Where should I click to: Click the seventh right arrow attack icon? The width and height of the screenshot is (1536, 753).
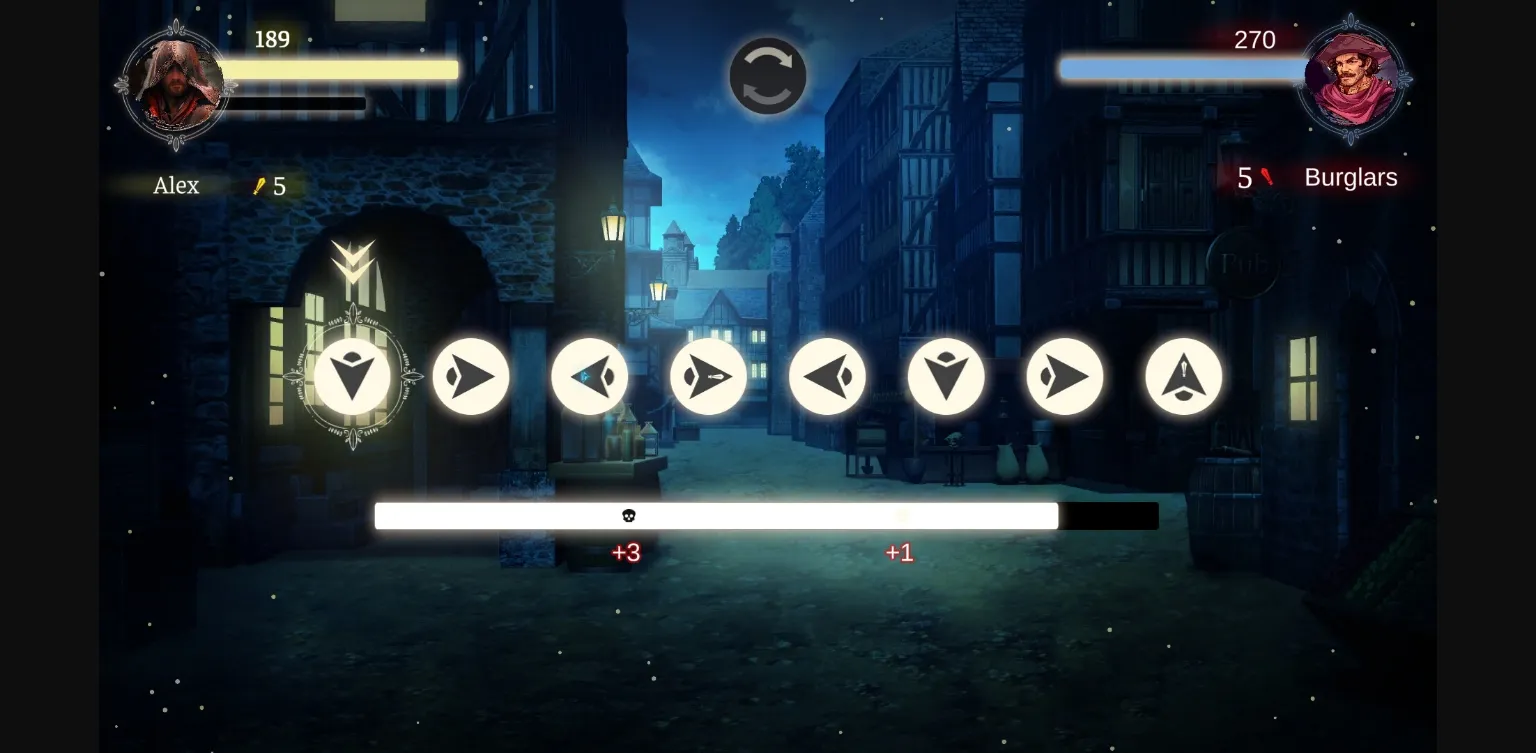(1065, 377)
